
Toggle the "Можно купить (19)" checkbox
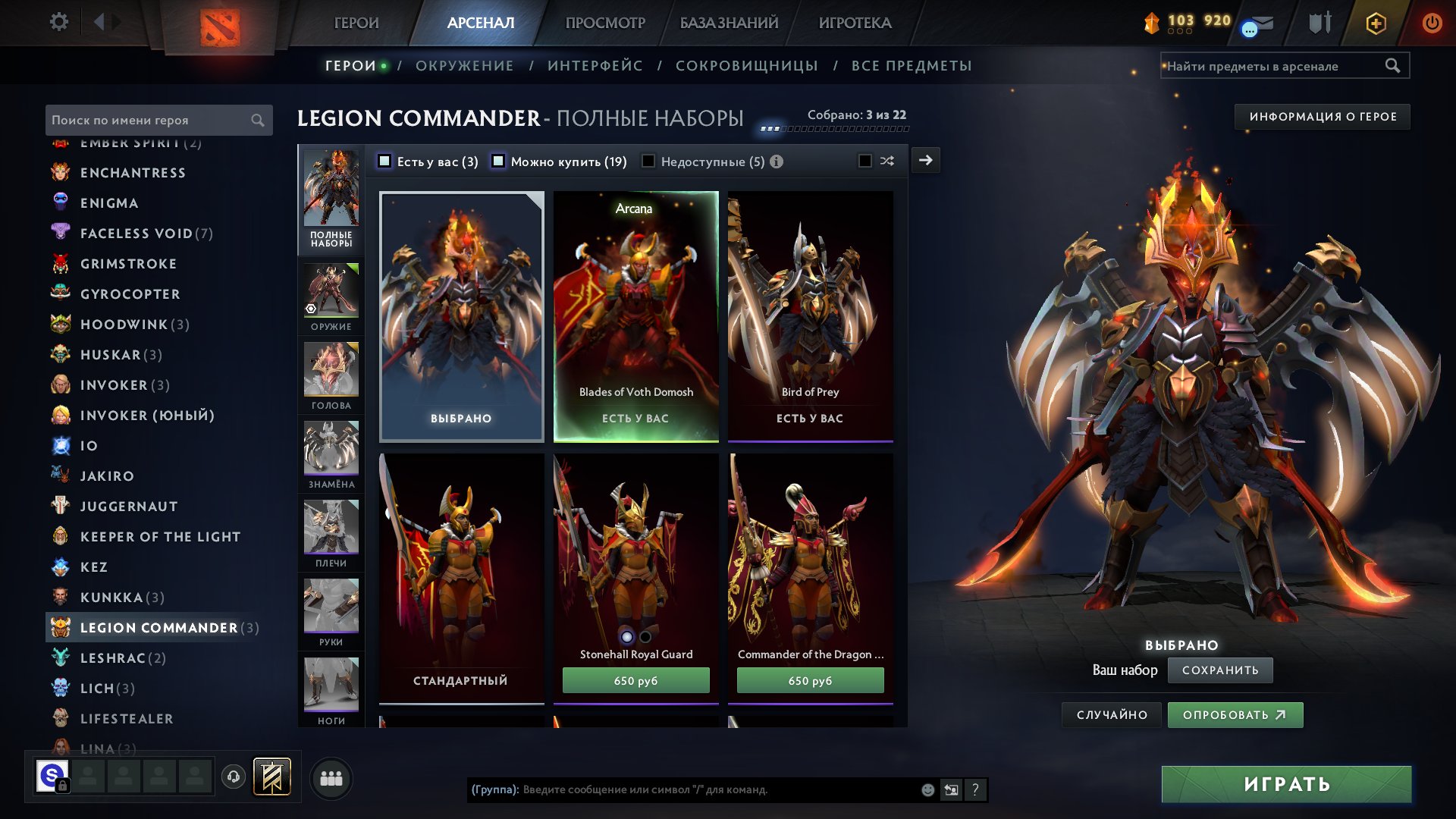click(498, 161)
